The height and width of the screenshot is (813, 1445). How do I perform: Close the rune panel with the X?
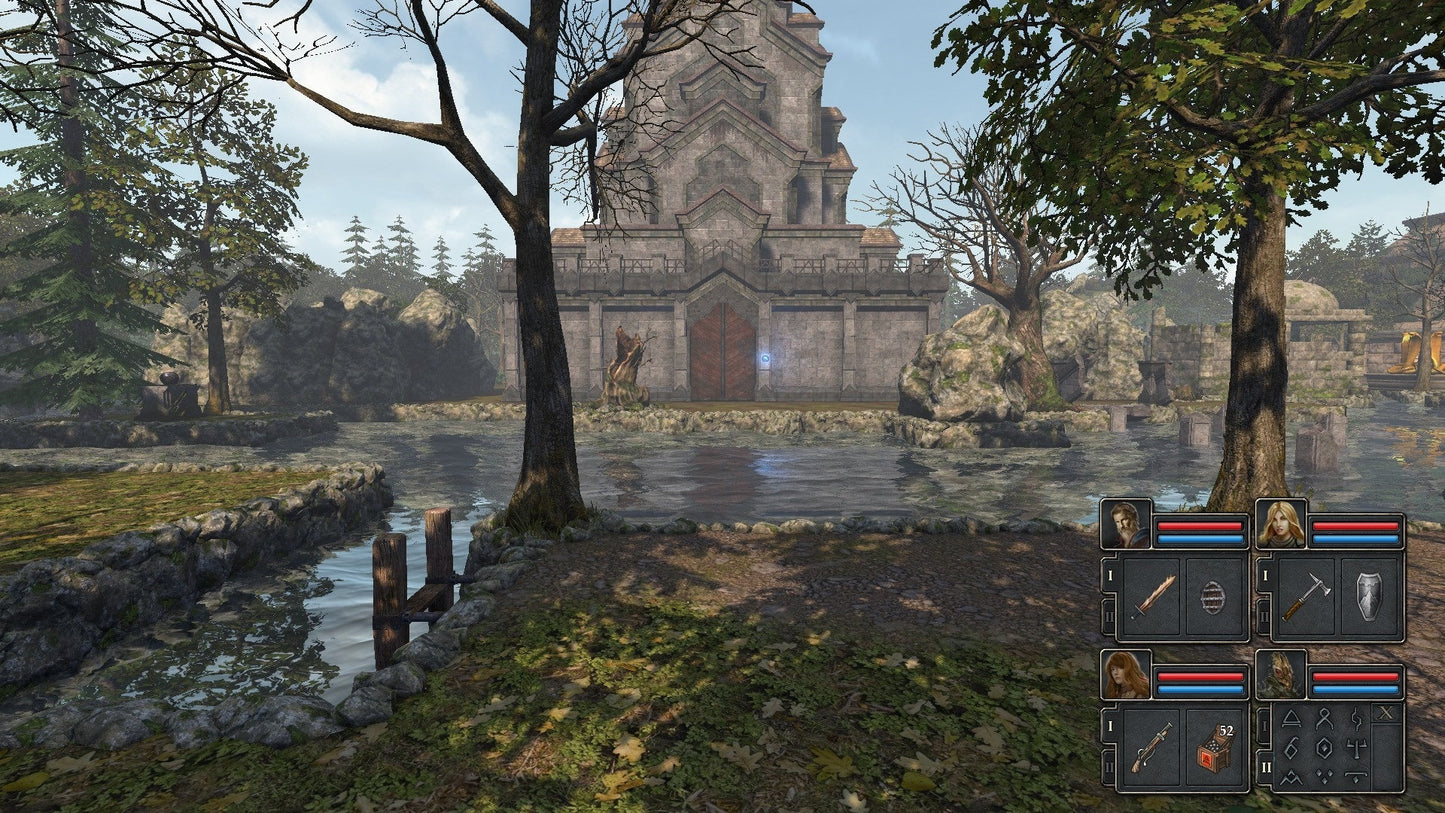click(x=1385, y=713)
